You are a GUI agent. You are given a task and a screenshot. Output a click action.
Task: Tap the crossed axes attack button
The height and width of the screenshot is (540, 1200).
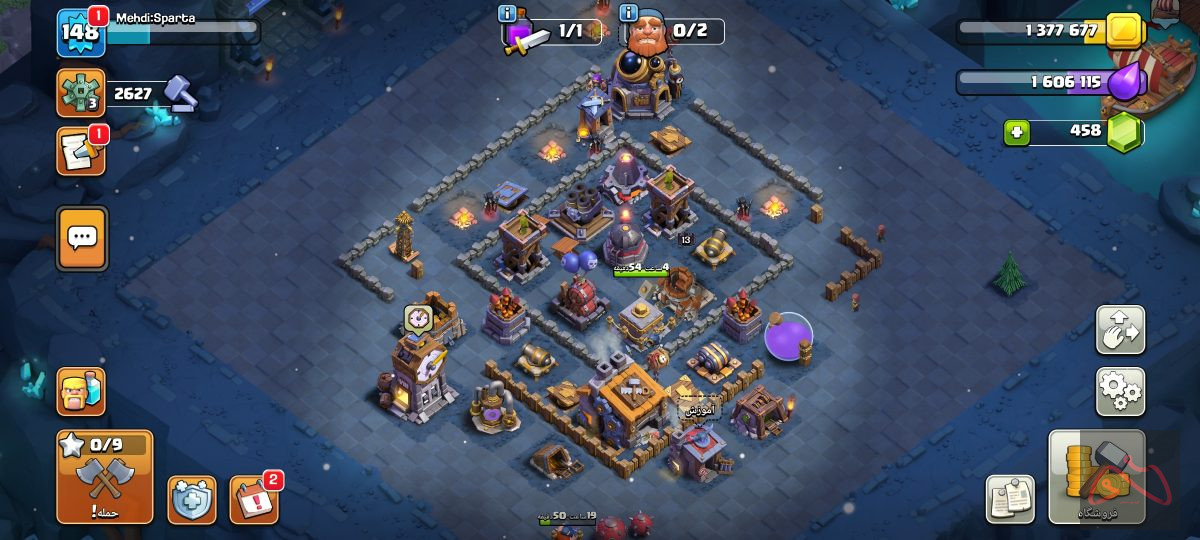tap(105, 477)
